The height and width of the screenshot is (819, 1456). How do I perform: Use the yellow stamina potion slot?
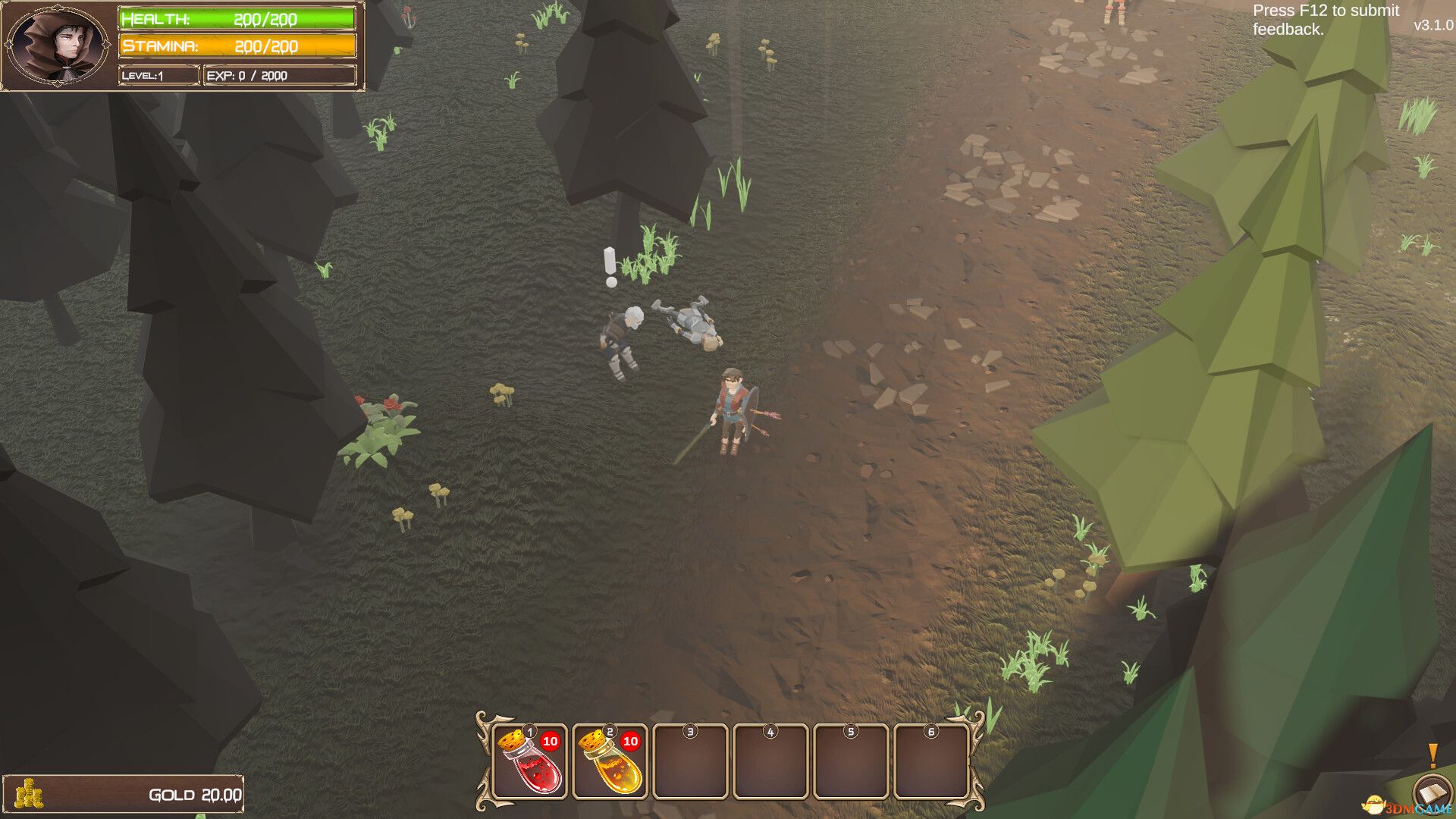coord(610,761)
